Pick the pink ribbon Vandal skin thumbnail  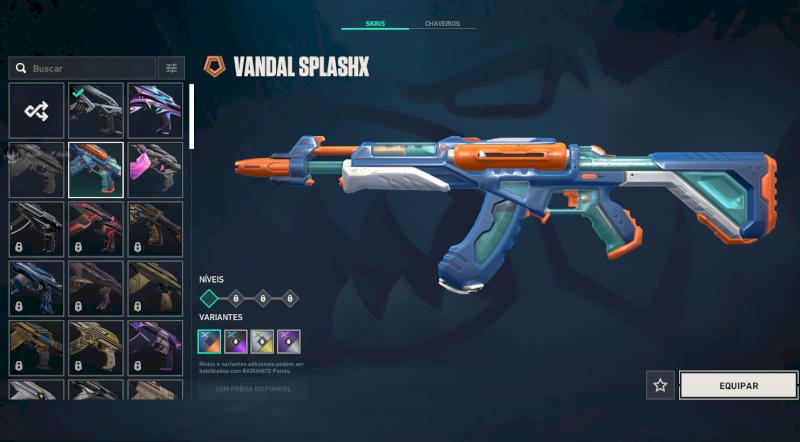(x=155, y=170)
